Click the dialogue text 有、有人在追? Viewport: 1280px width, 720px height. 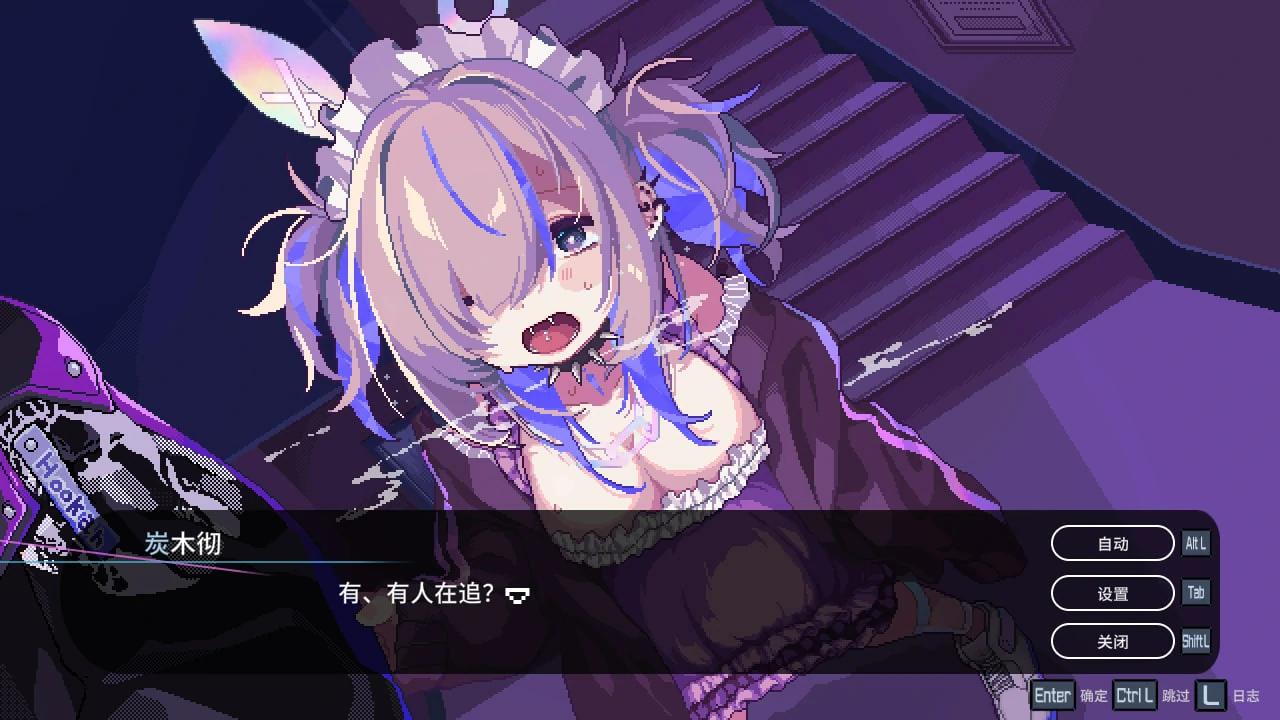pyautogui.click(x=413, y=594)
